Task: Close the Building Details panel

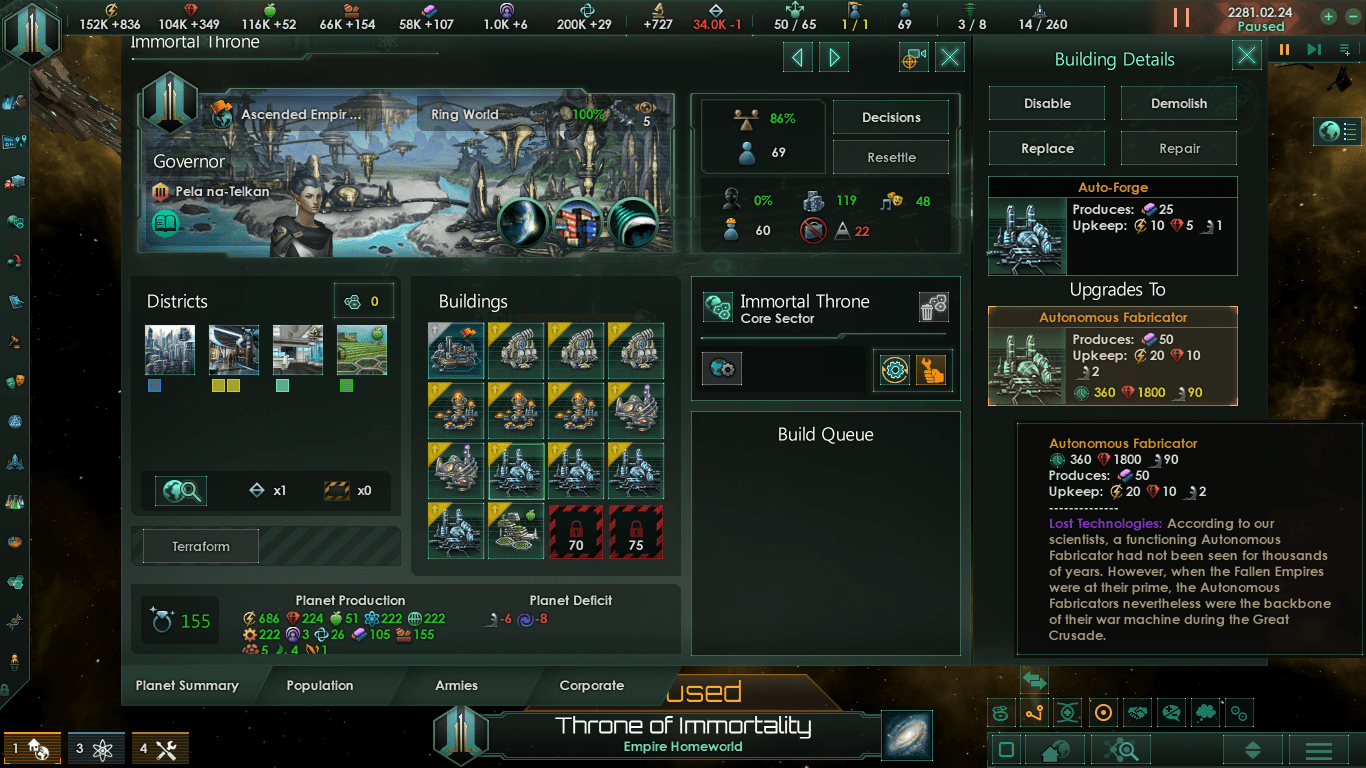Action: coord(1246,56)
